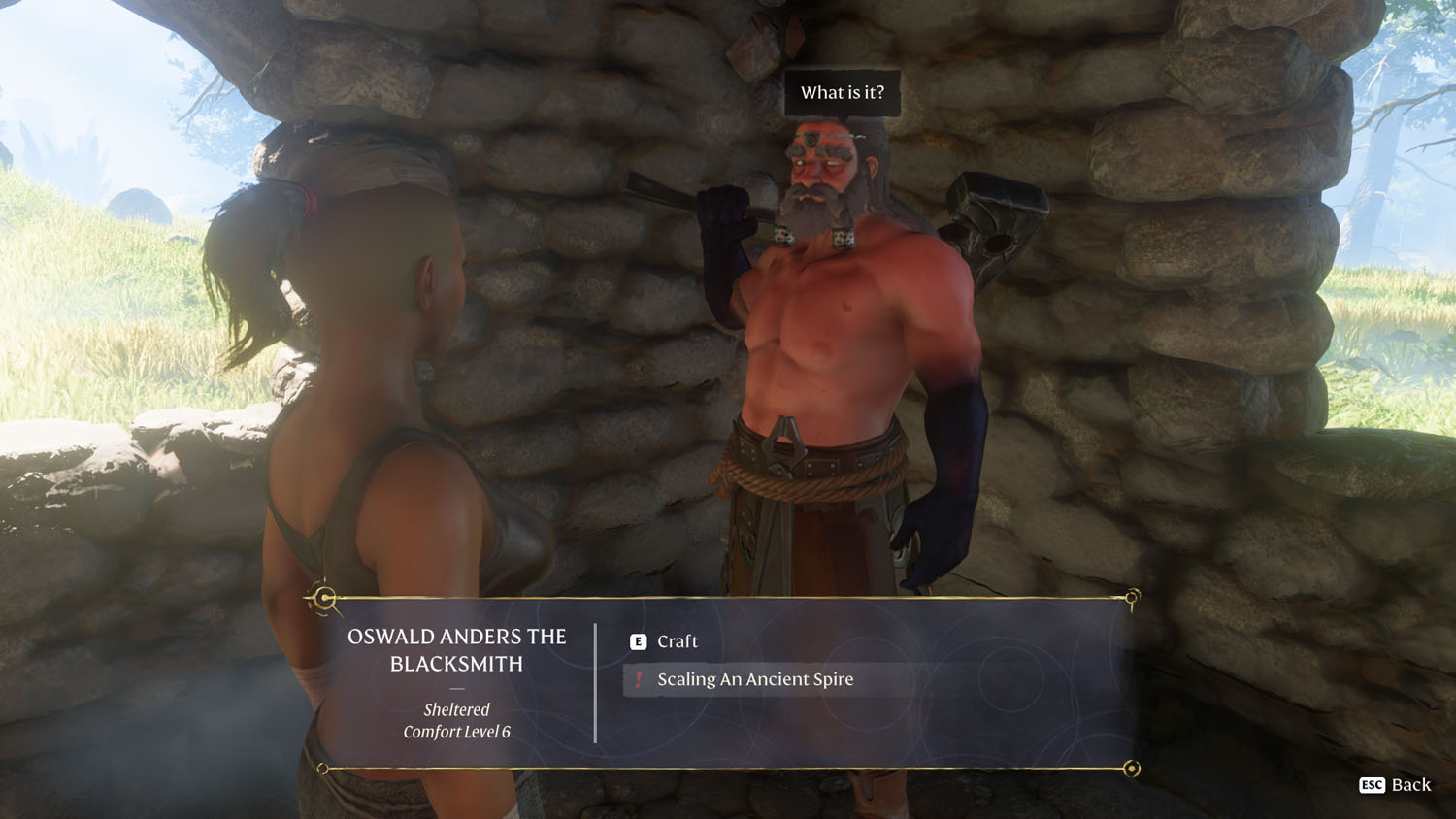Go Back from the blacksmith dialogue

click(1396, 785)
